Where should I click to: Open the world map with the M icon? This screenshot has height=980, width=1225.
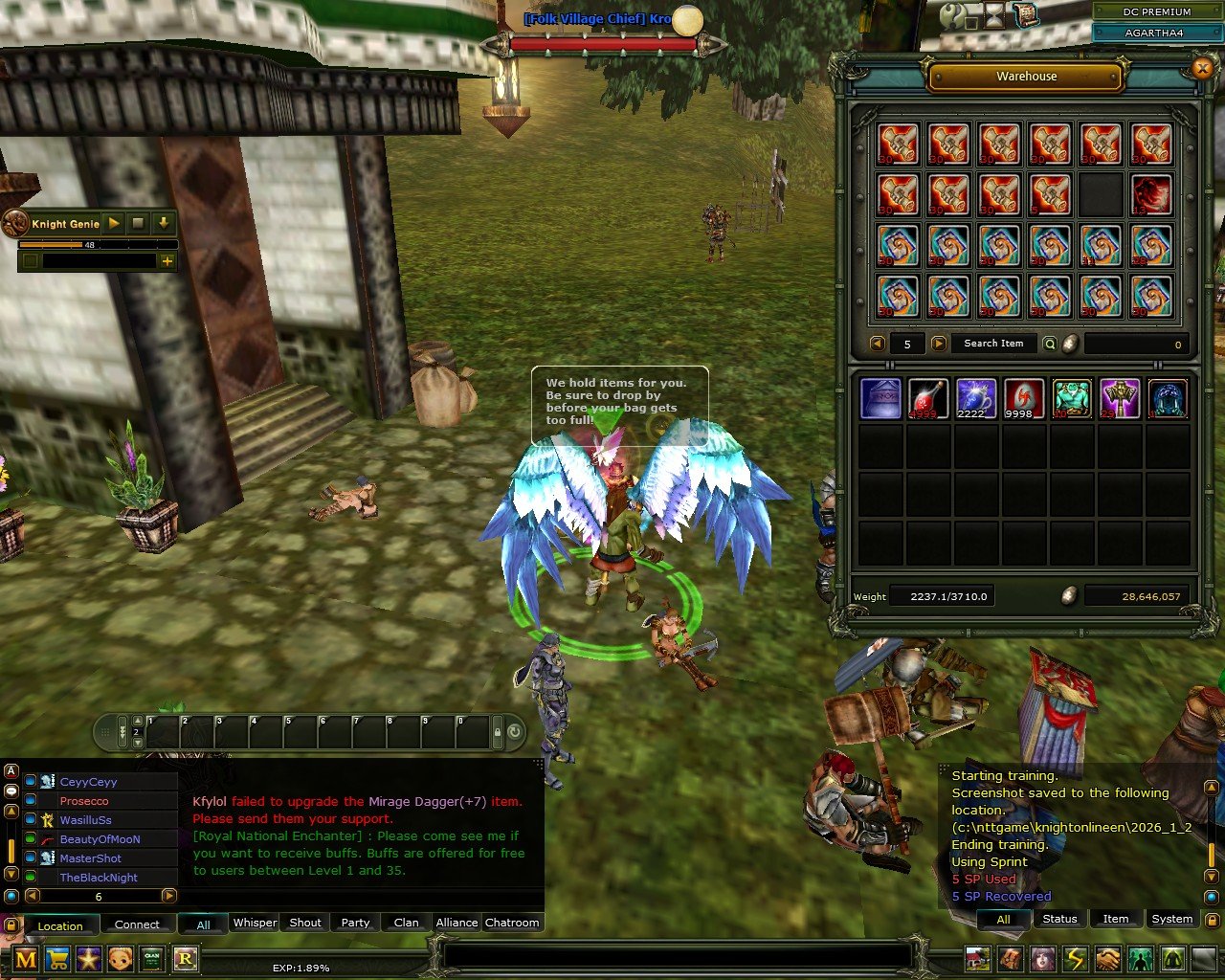pyautogui.click(x=26, y=959)
